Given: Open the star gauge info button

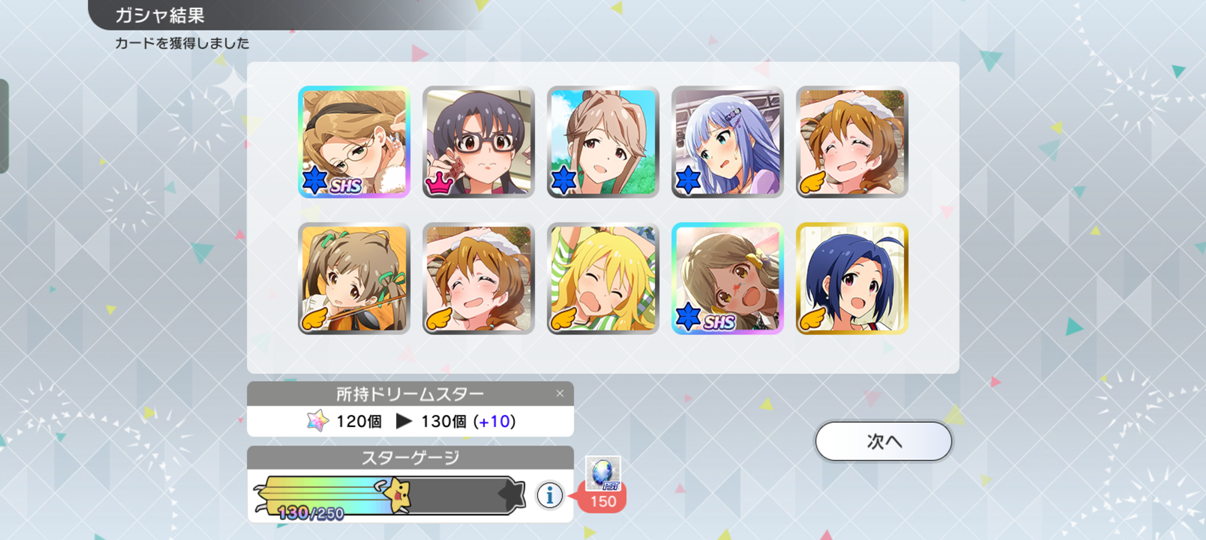Looking at the screenshot, I should pyautogui.click(x=549, y=494).
